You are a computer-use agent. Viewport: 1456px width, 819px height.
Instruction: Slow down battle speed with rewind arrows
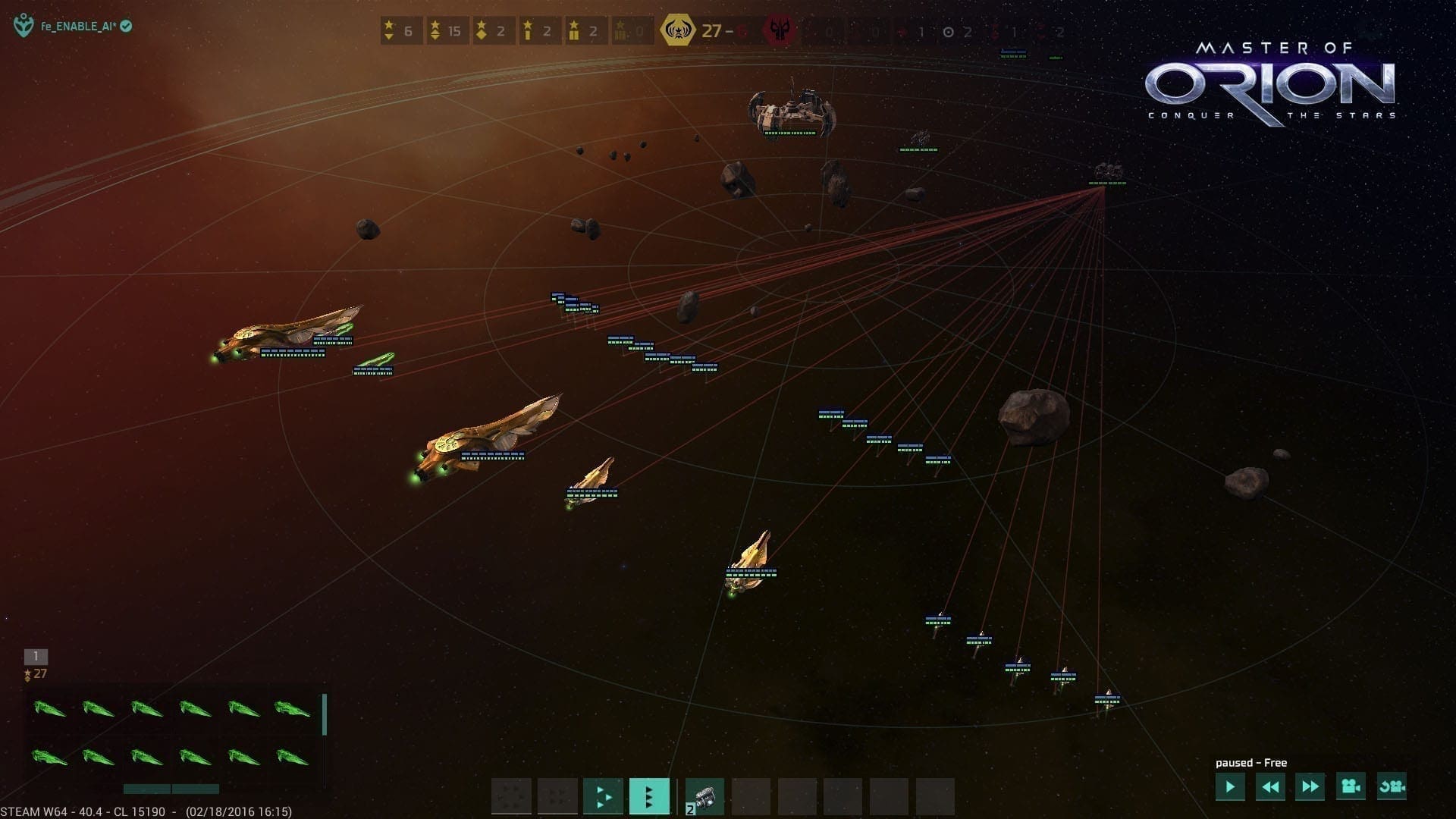point(1270,787)
